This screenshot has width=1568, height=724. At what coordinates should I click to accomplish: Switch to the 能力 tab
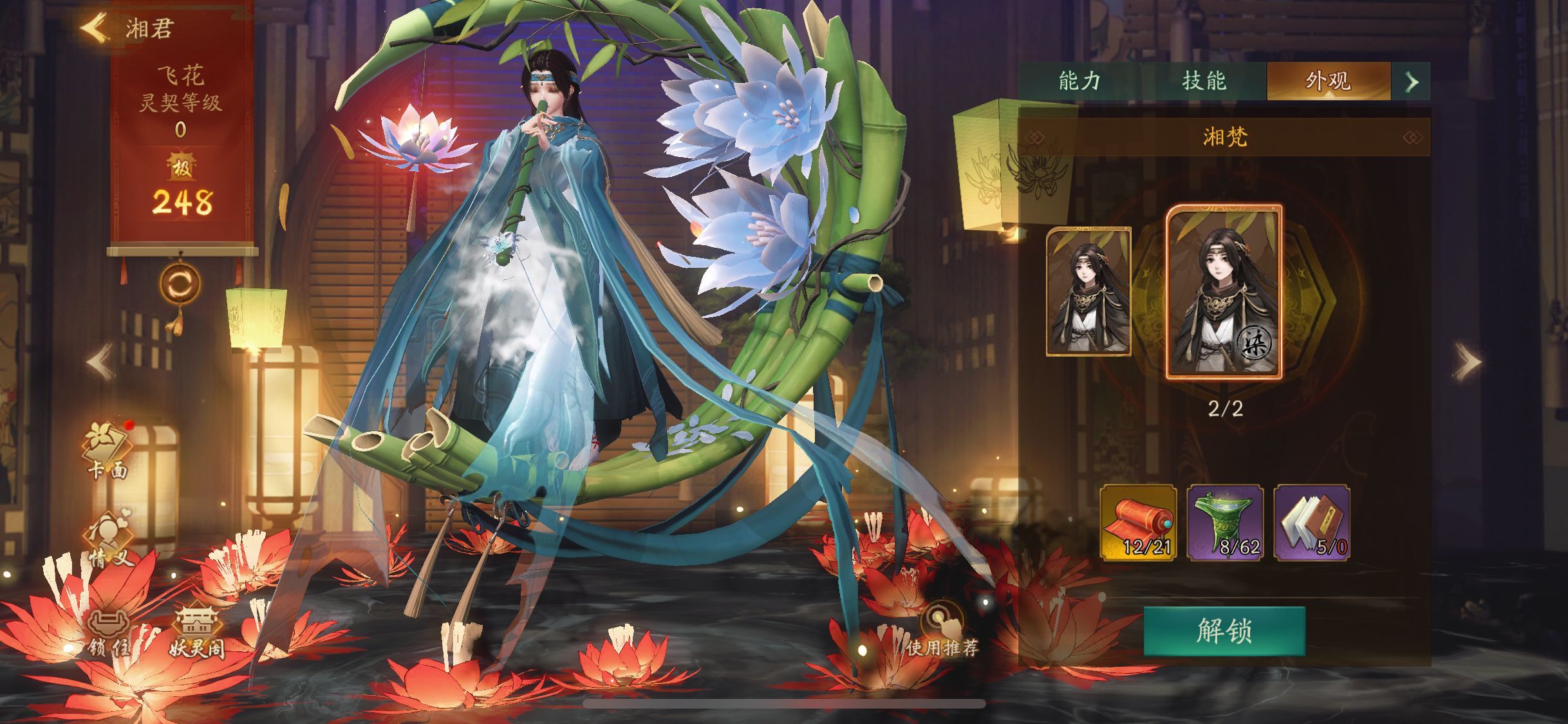coord(1079,81)
